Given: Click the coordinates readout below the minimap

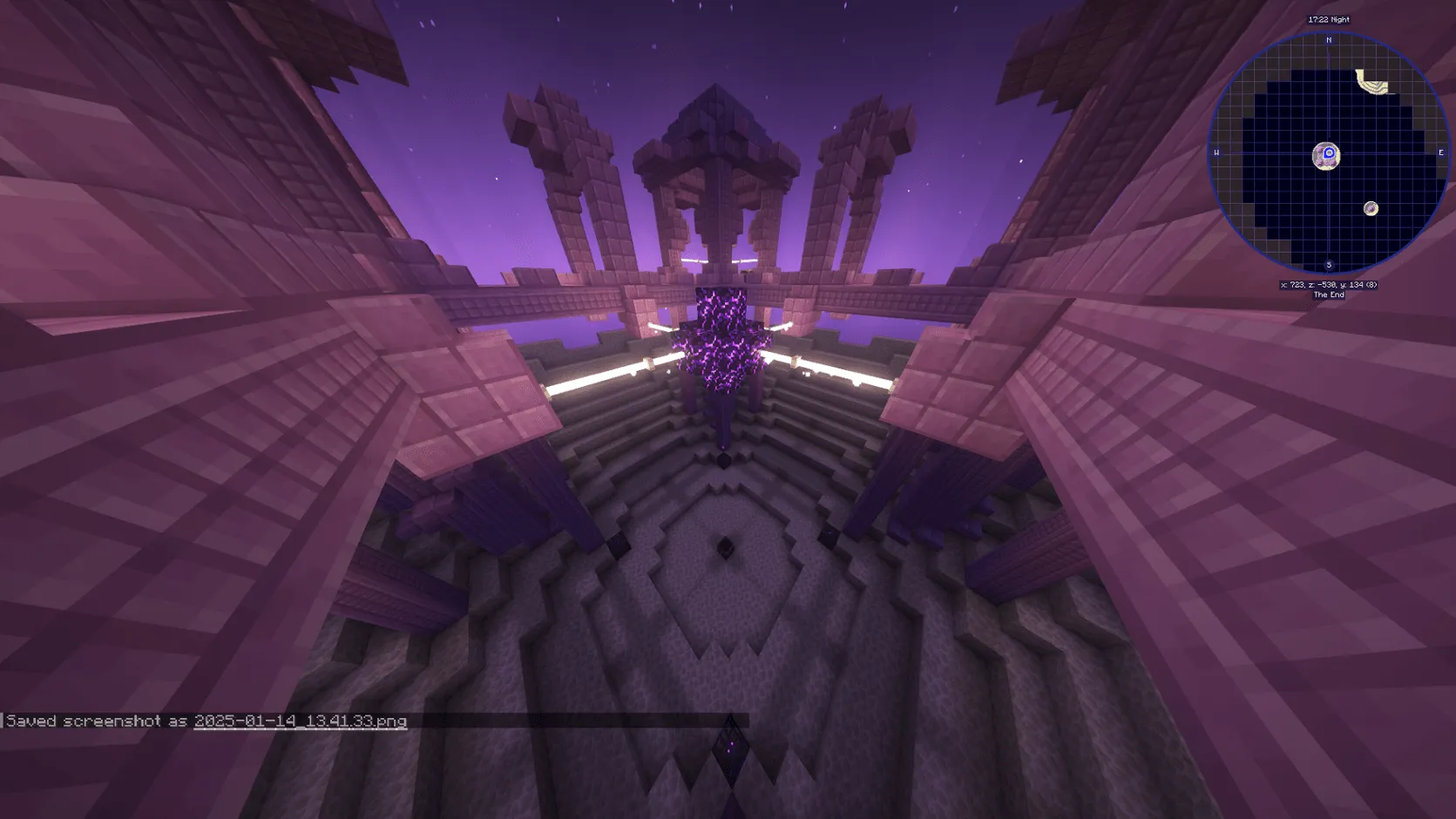Looking at the screenshot, I should click(1330, 283).
